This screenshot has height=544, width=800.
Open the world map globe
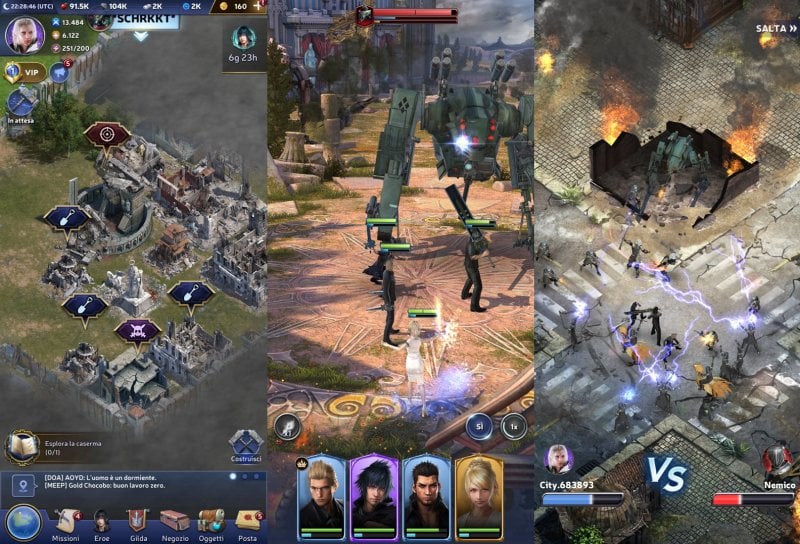(23, 522)
